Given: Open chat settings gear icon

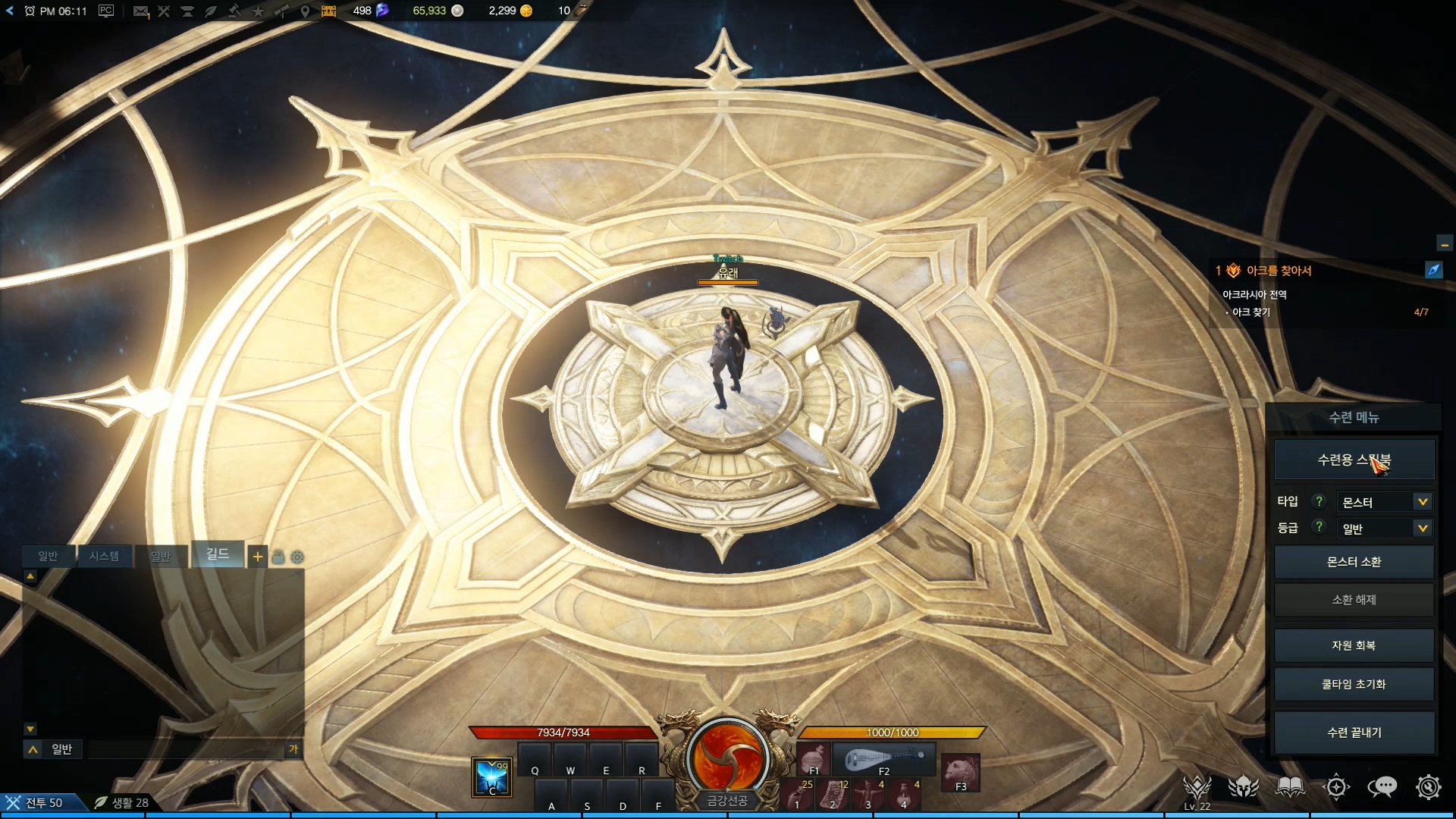Looking at the screenshot, I should coord(297,557).
